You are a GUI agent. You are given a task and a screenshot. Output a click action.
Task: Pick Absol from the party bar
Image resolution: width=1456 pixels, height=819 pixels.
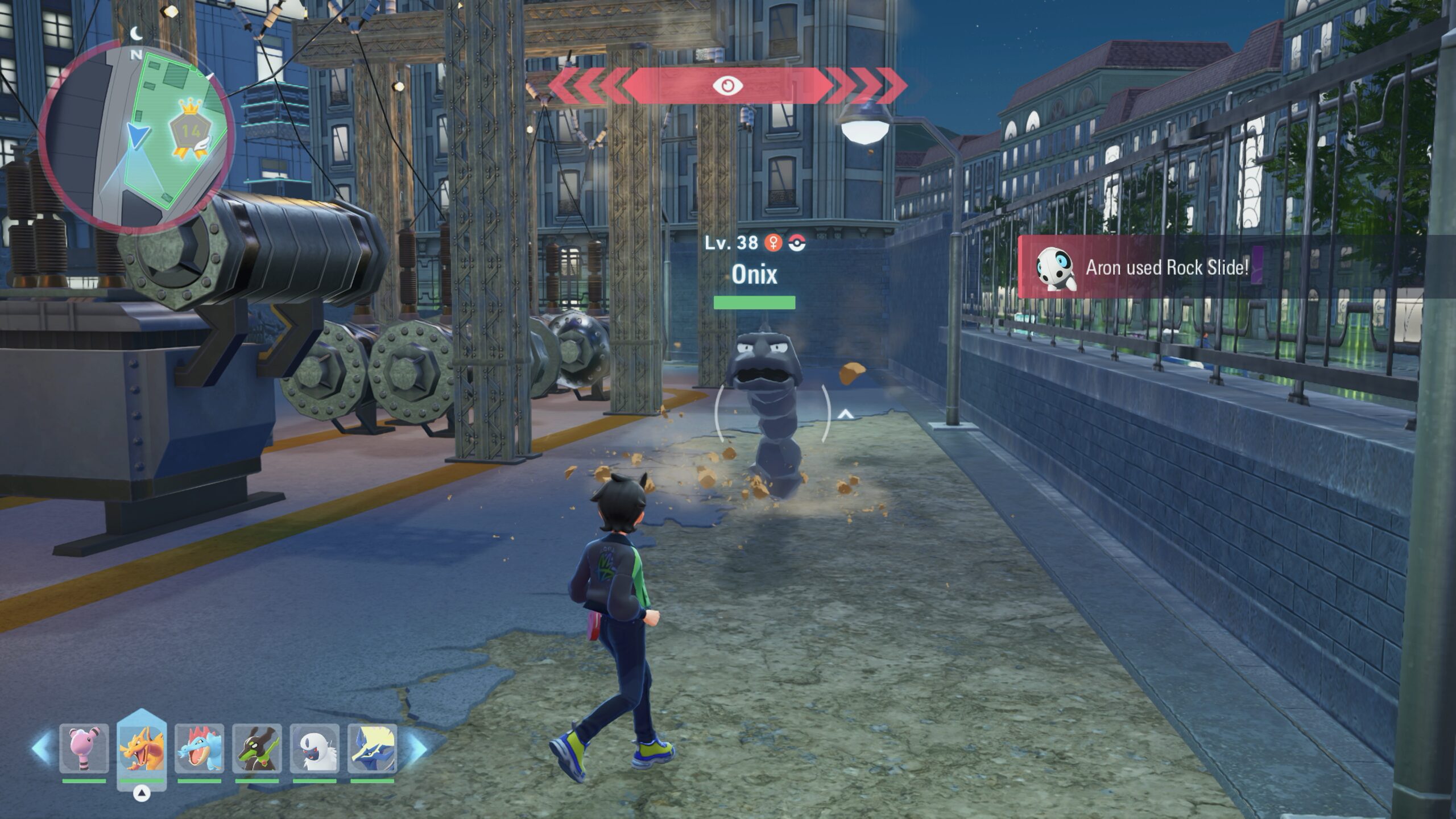[315, 748]
